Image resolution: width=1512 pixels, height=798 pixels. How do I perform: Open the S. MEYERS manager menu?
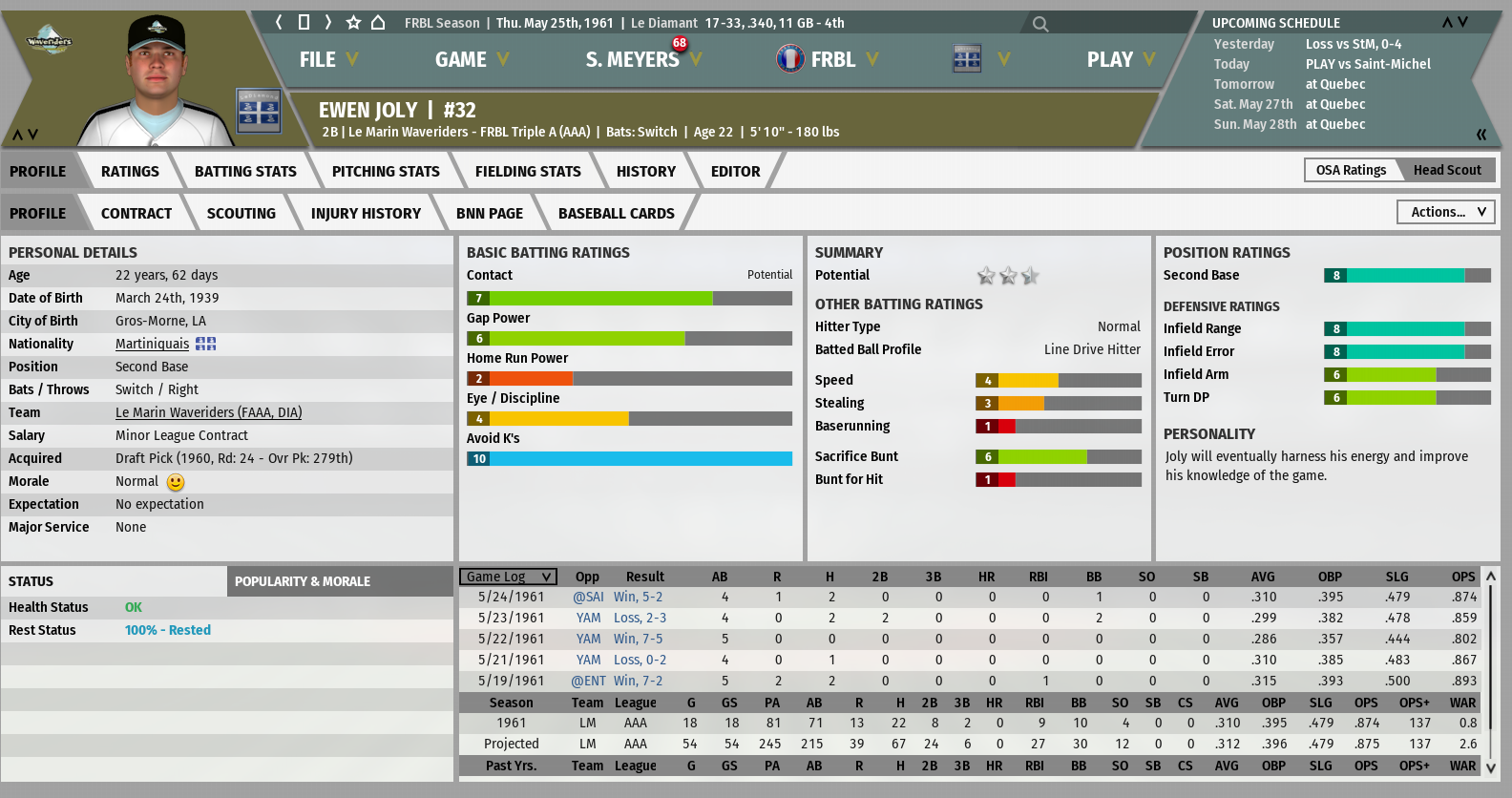[x=642, y=59]
